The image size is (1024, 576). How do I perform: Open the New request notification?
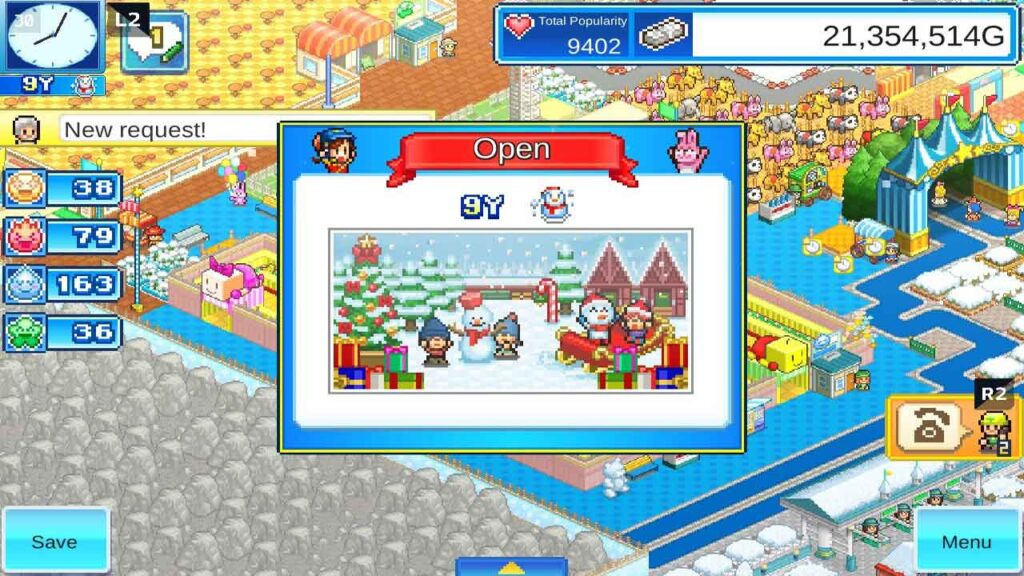pyautogui.click(x=135, y=130)
